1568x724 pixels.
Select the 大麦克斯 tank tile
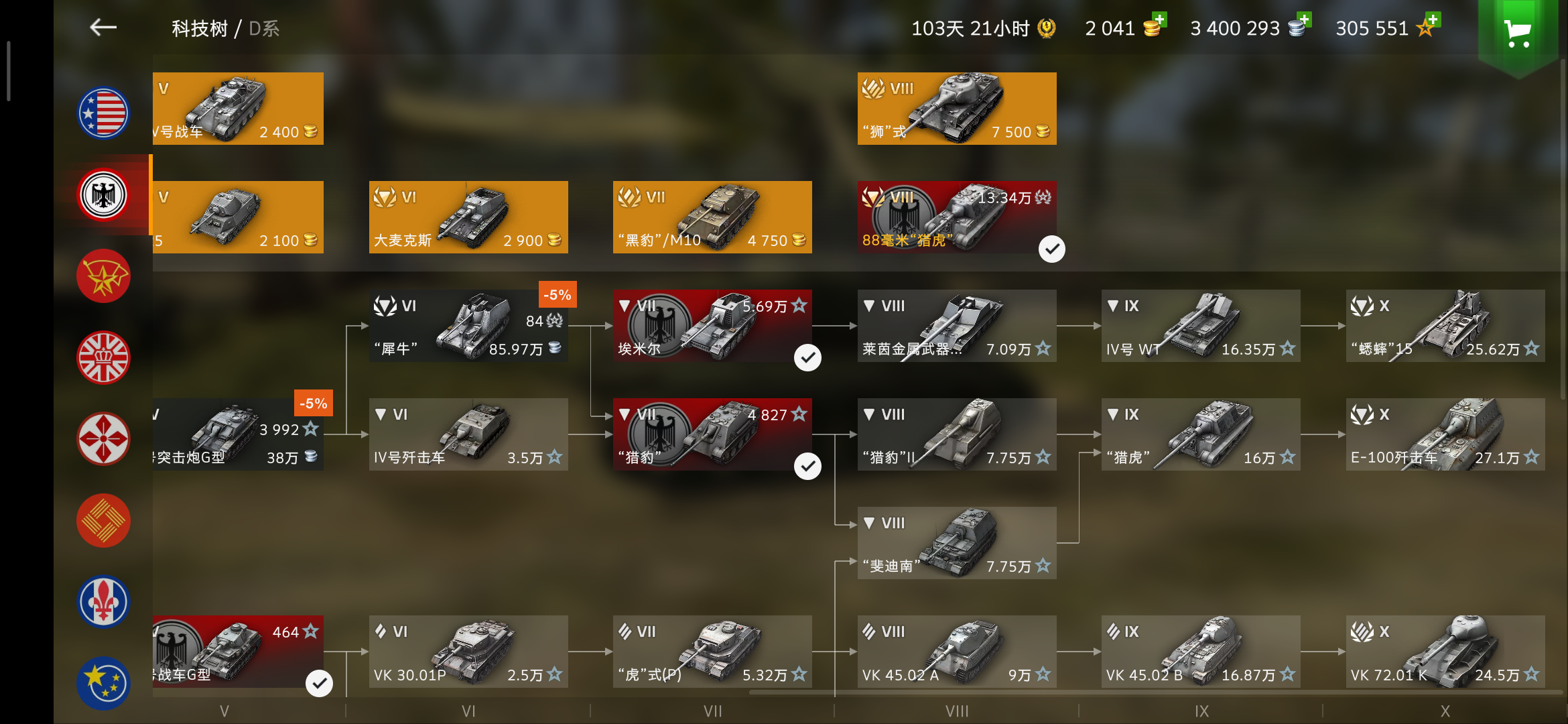click(x=468, y=217)
